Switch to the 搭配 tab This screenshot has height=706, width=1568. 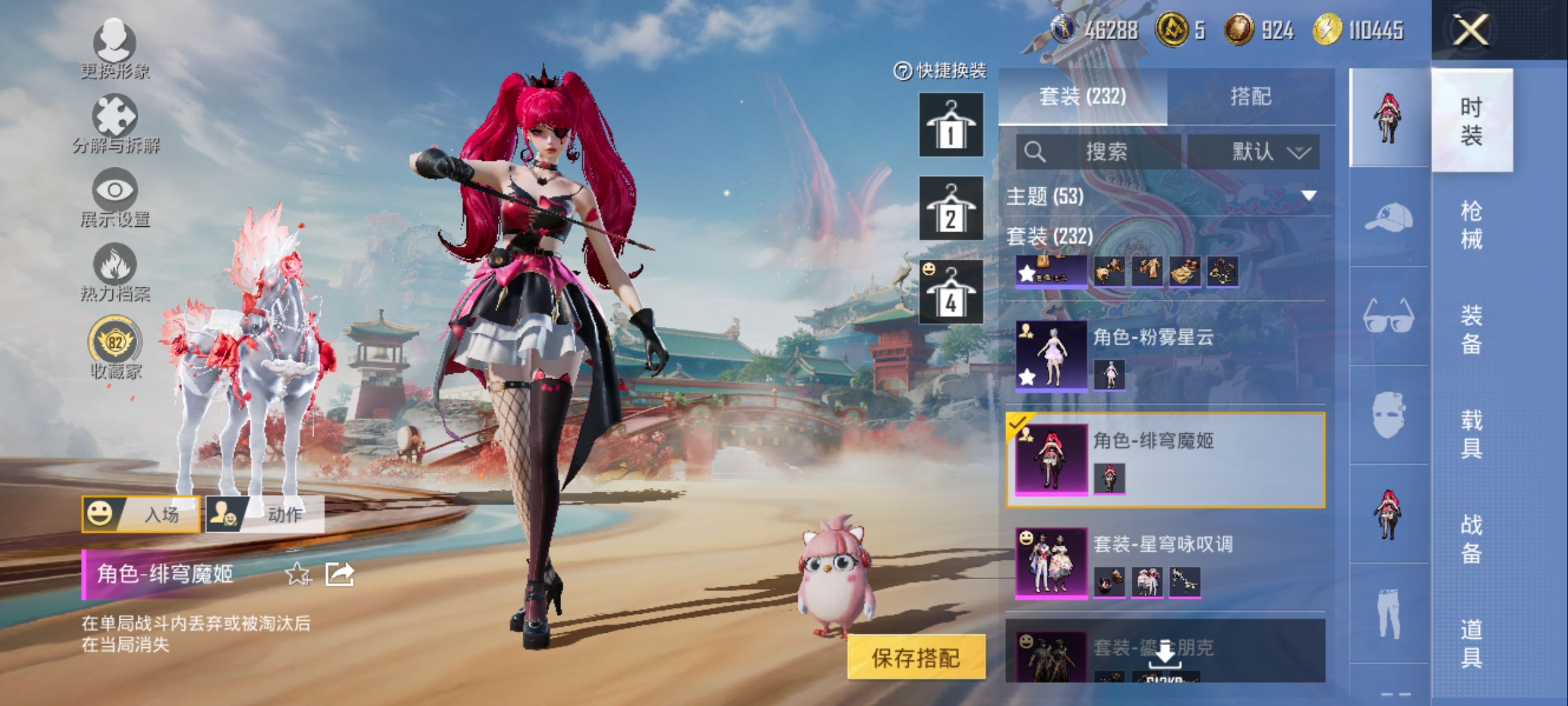(x=1250, y=97)
